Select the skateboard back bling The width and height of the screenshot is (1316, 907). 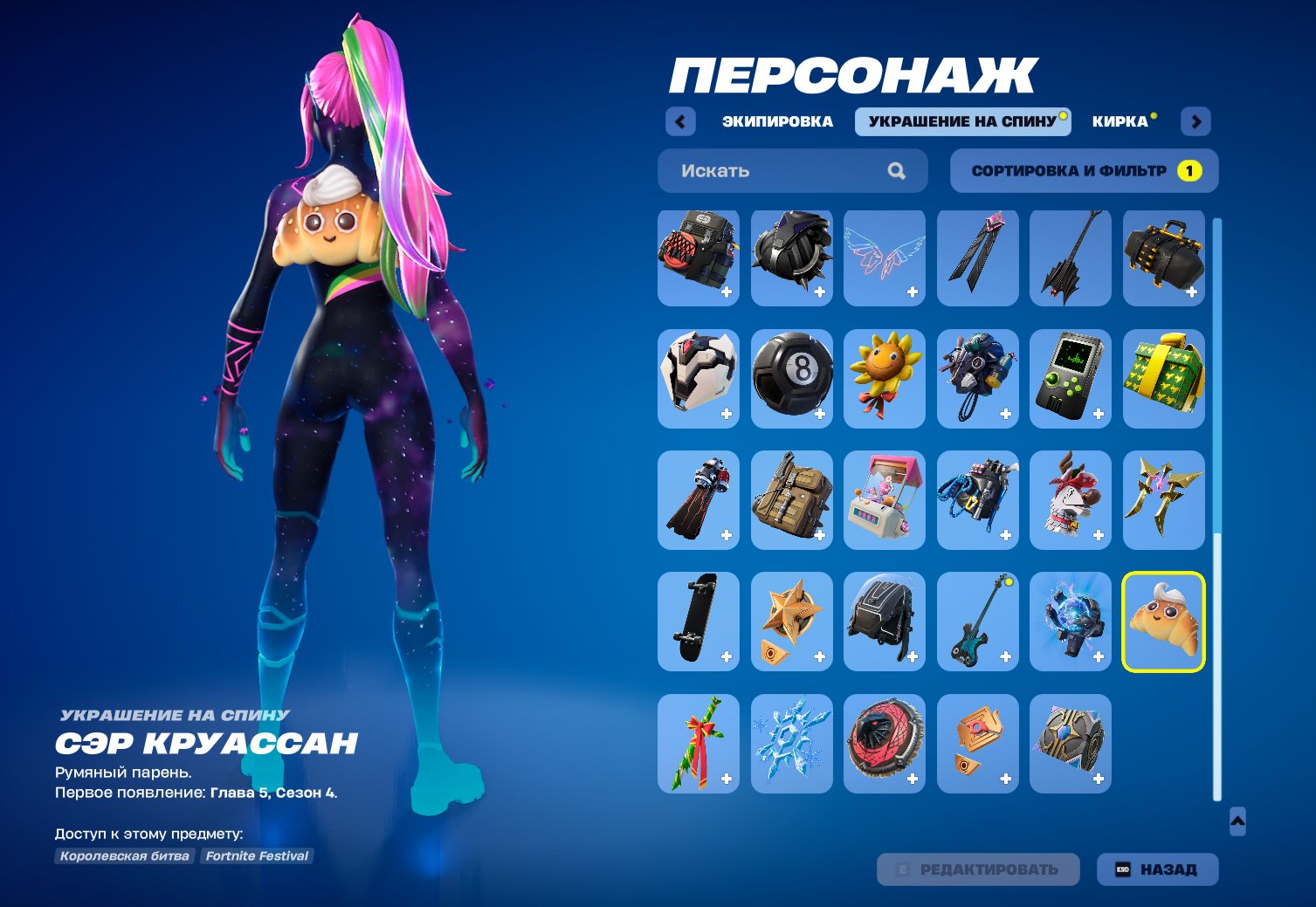pyautogui.click(x=698, y=621)
